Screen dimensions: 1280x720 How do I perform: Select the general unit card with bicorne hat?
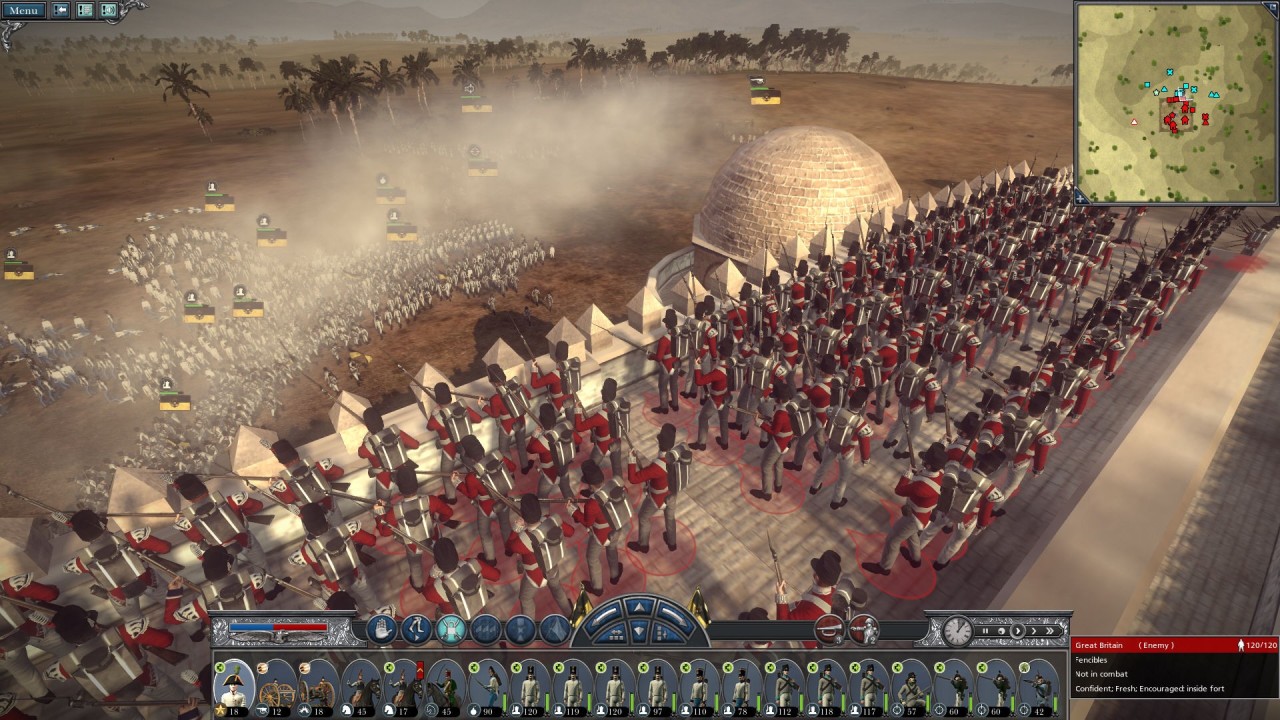tap(234, 684)
